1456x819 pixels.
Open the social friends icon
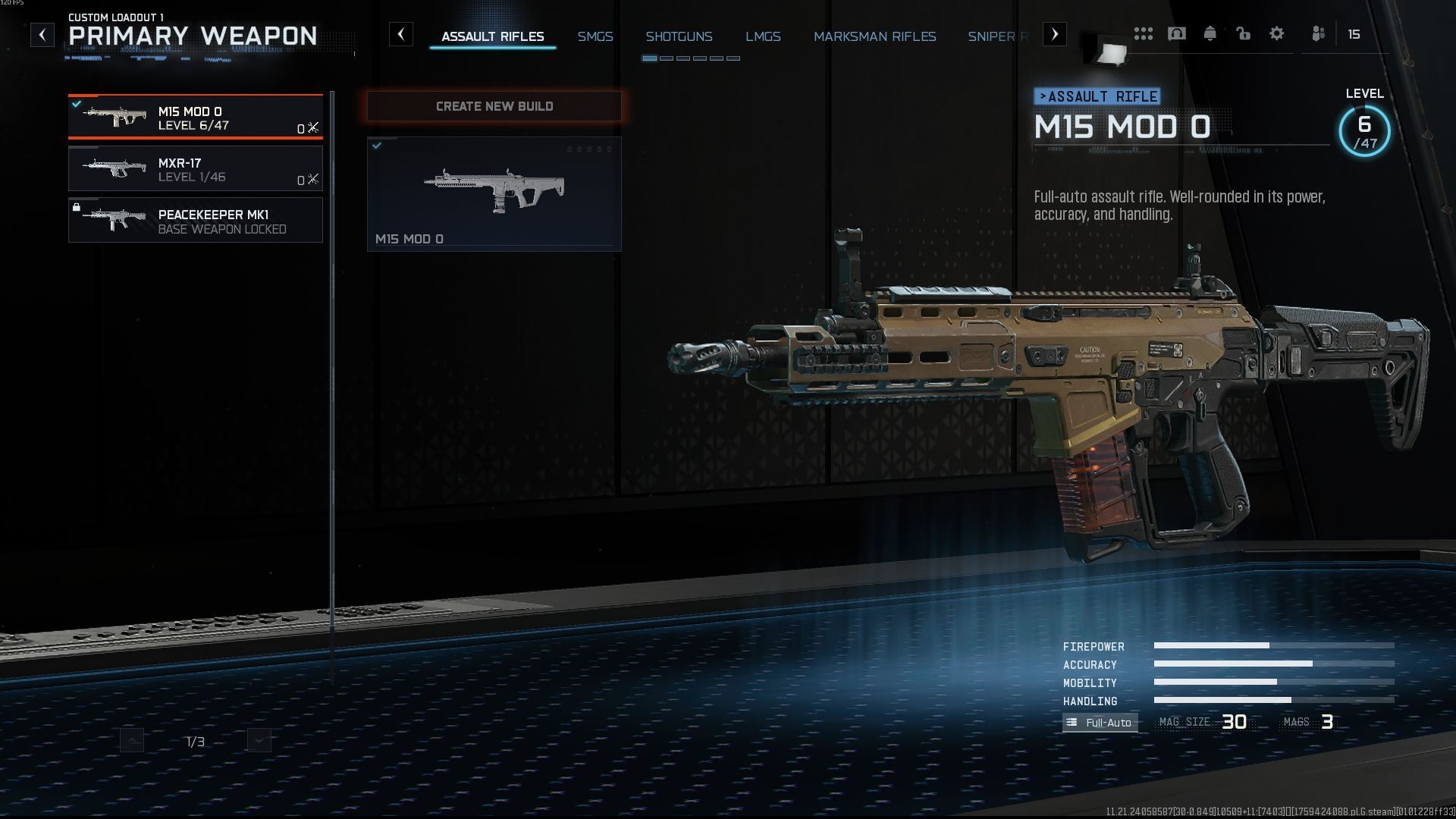coord(1319,34)
